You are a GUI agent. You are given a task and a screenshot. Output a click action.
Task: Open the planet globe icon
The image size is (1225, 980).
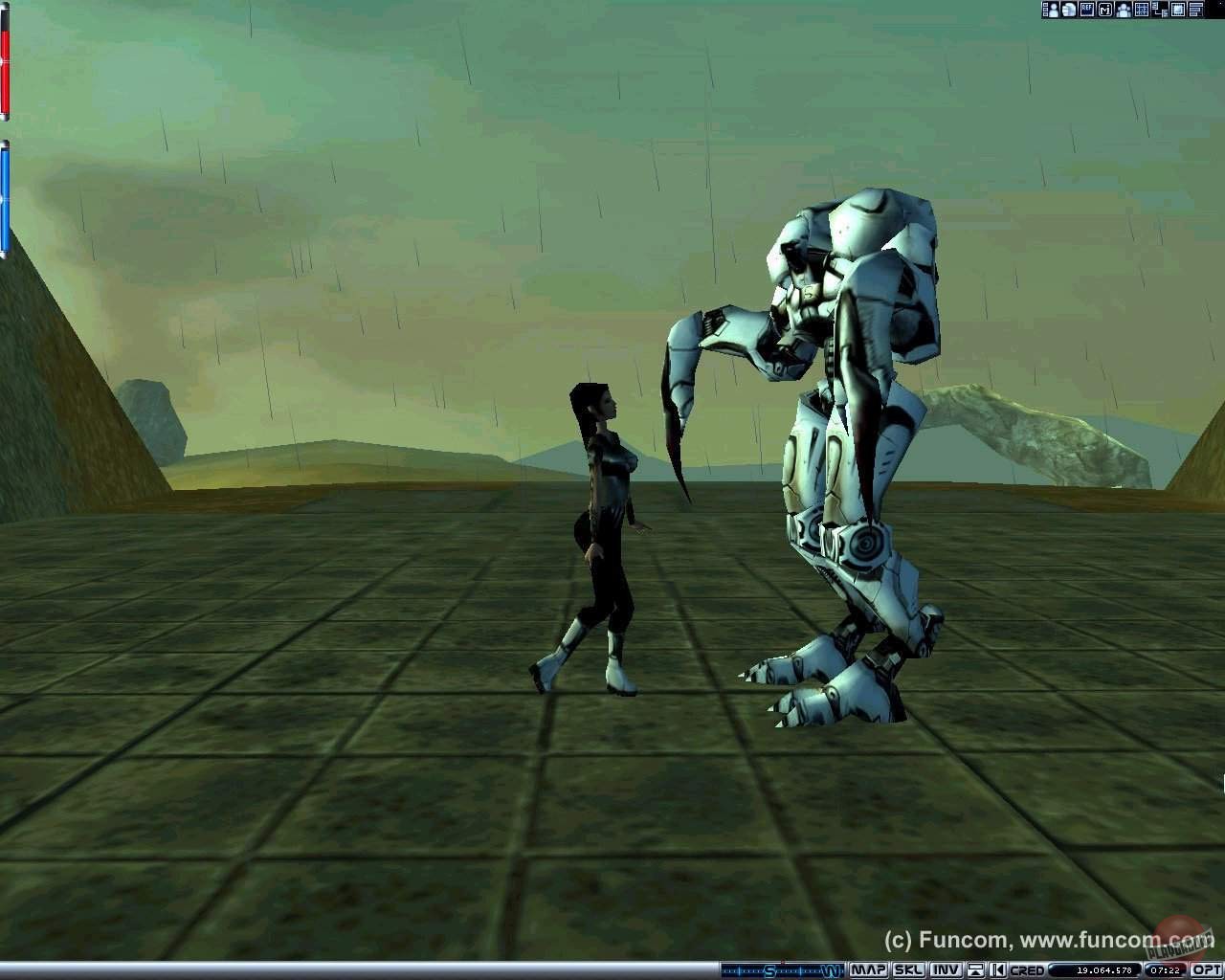(1067, 9)
